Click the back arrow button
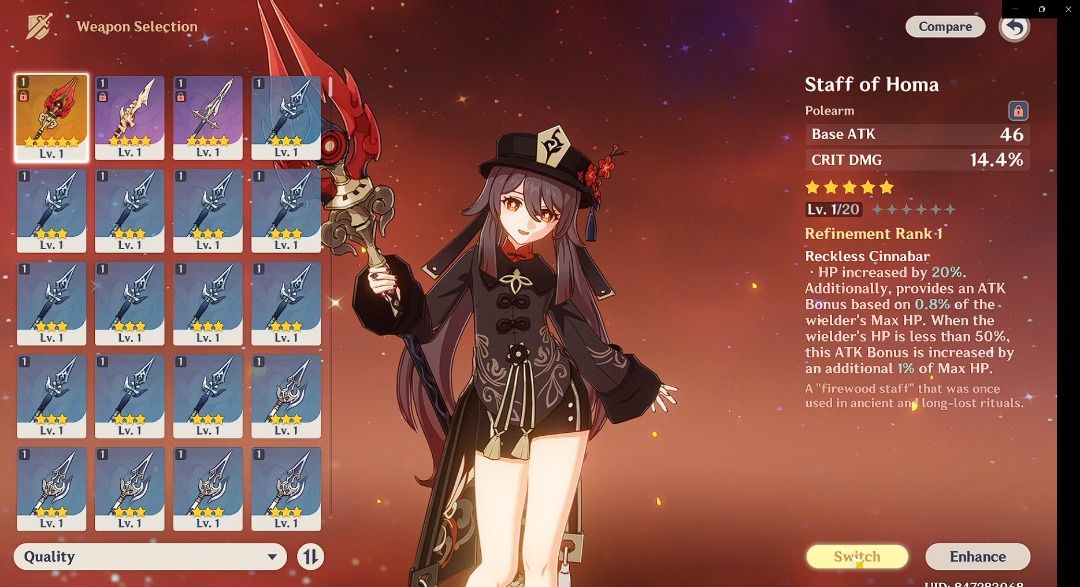Image resolution: width=1080 pixels, height=587 pixels. point(1014,27)
